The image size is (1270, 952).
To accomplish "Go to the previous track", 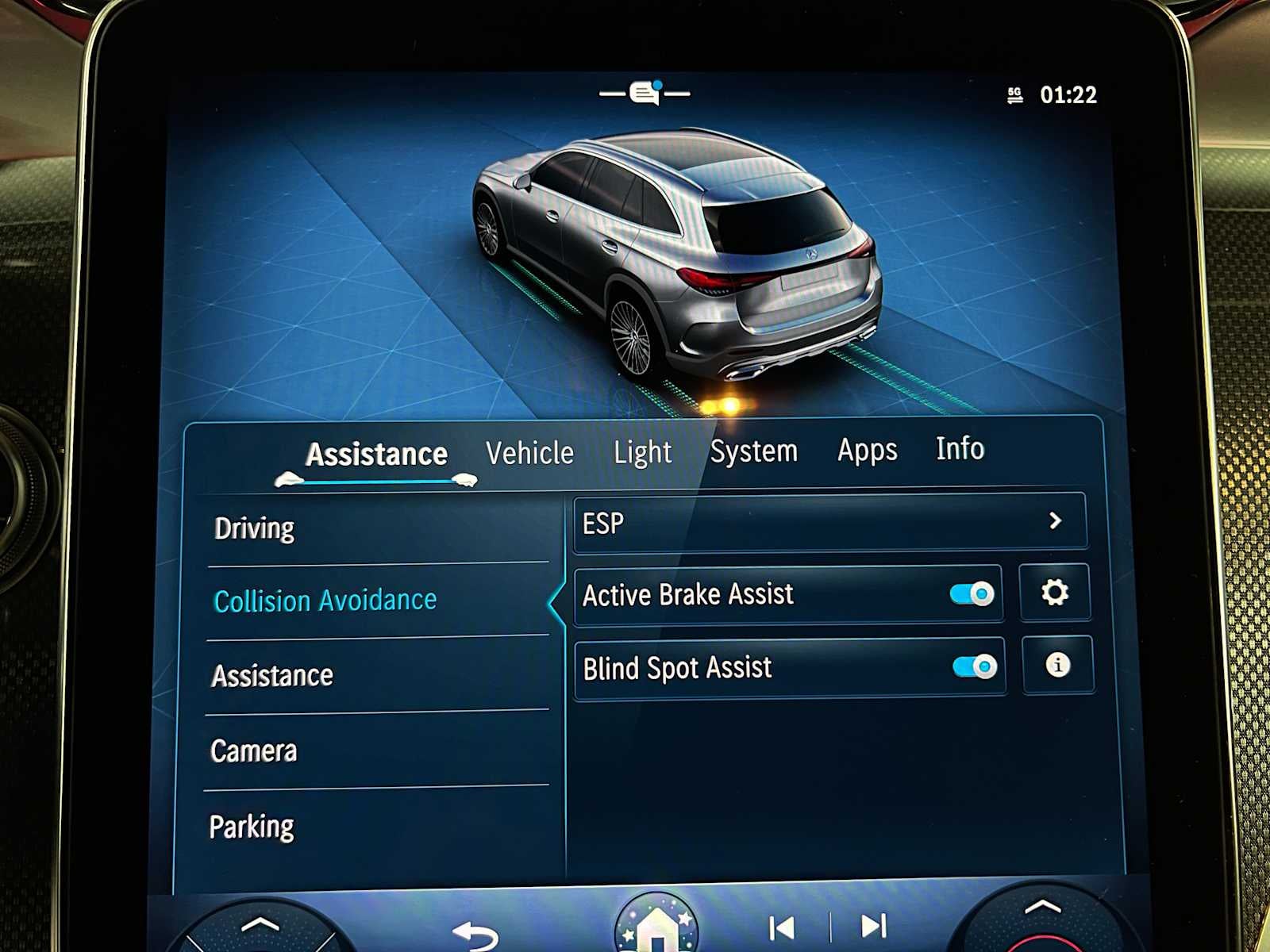I will pos(782,925).
